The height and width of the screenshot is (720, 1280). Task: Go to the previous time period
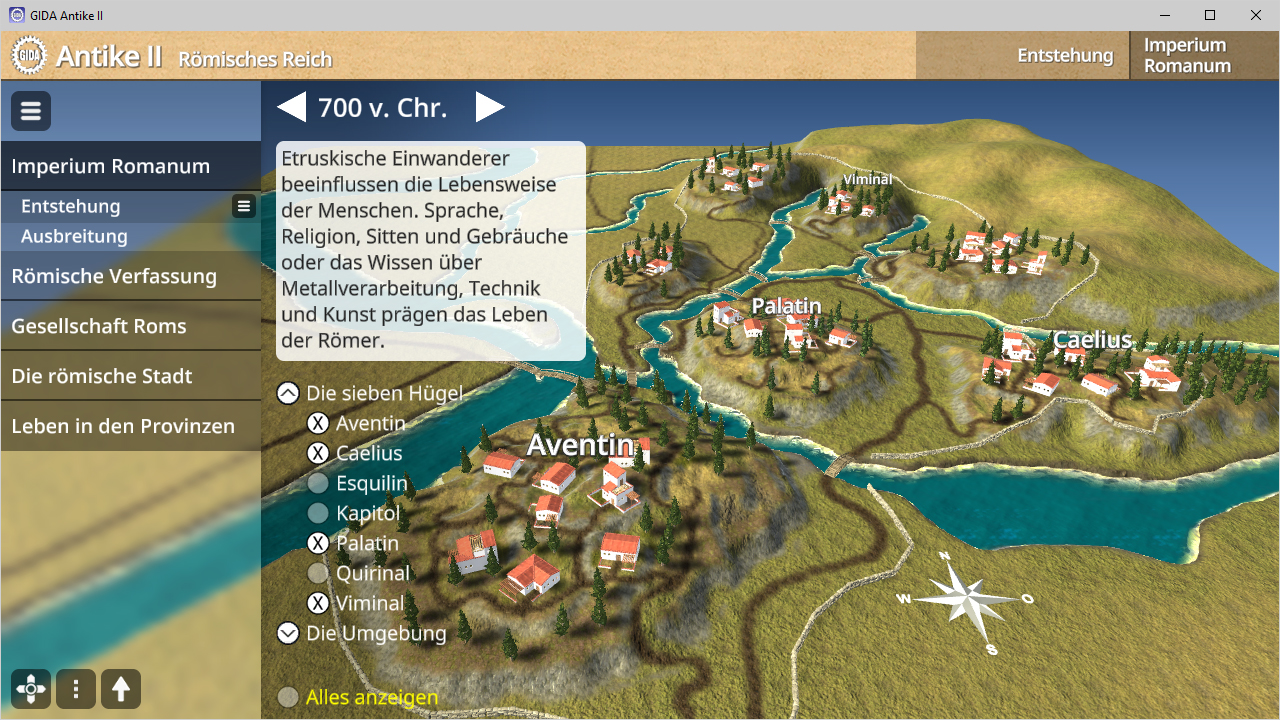pos(291,107)
